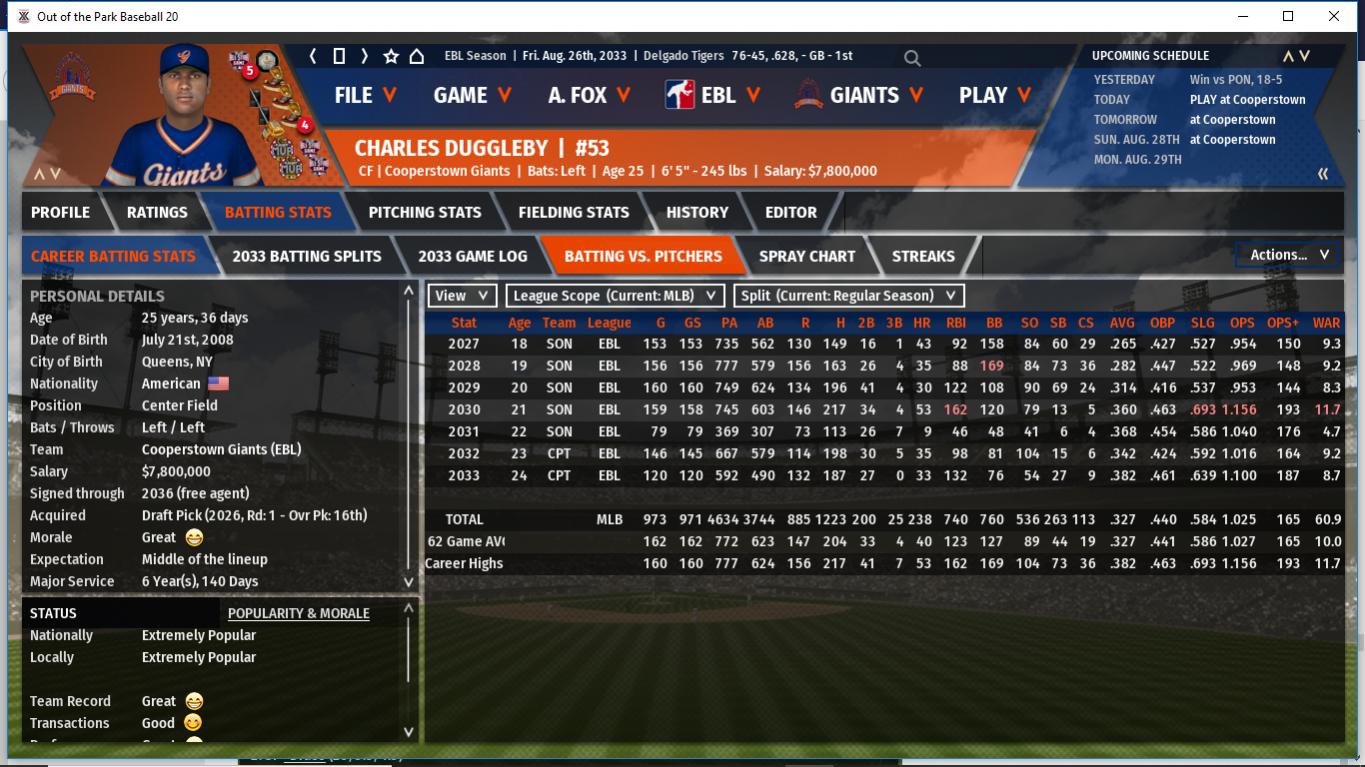Viewport: 1365px width, 767px height.
Task: Switch to the RATINGS tab
Action: (157, 212)
